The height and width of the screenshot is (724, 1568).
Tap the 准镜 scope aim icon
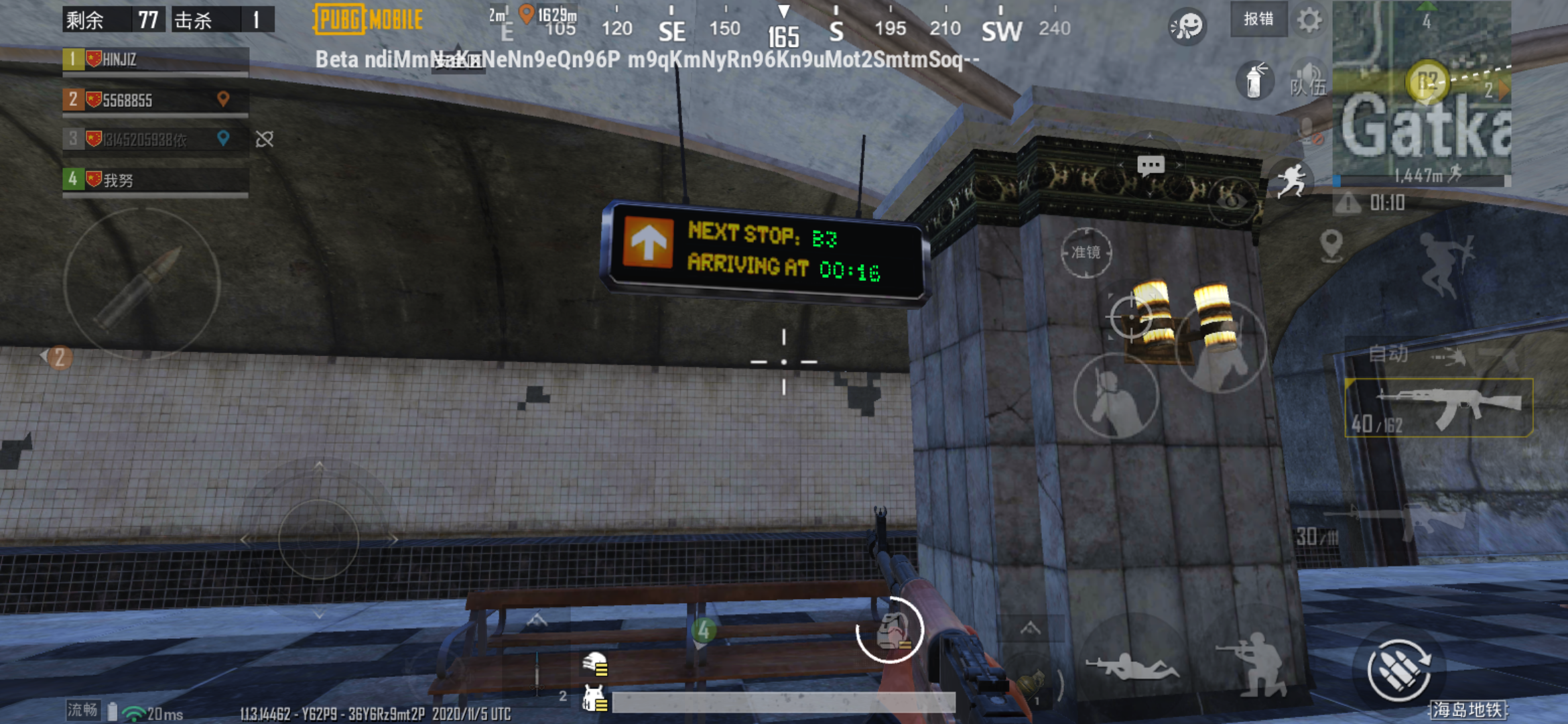pos(1086,253)
